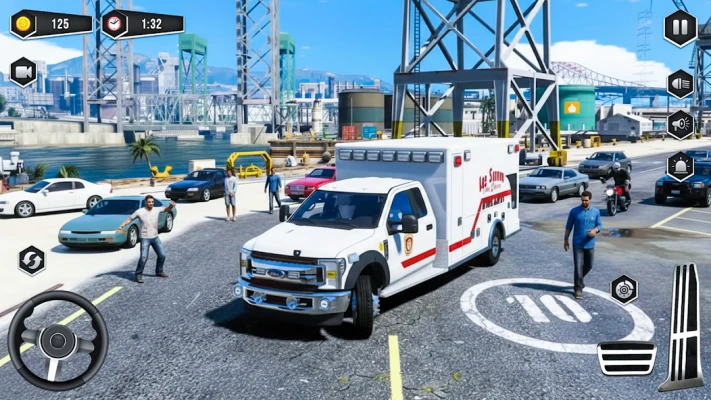Tap the circular arrows control-swap icon
Viewport: 711px width, 400px height.
(x=32, y=260)
